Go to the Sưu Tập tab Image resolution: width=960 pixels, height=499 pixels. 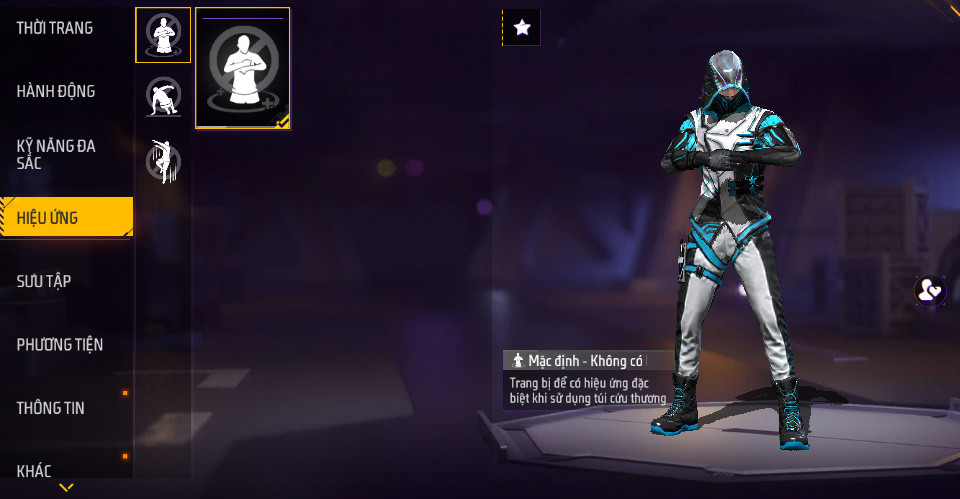point(45,281)
